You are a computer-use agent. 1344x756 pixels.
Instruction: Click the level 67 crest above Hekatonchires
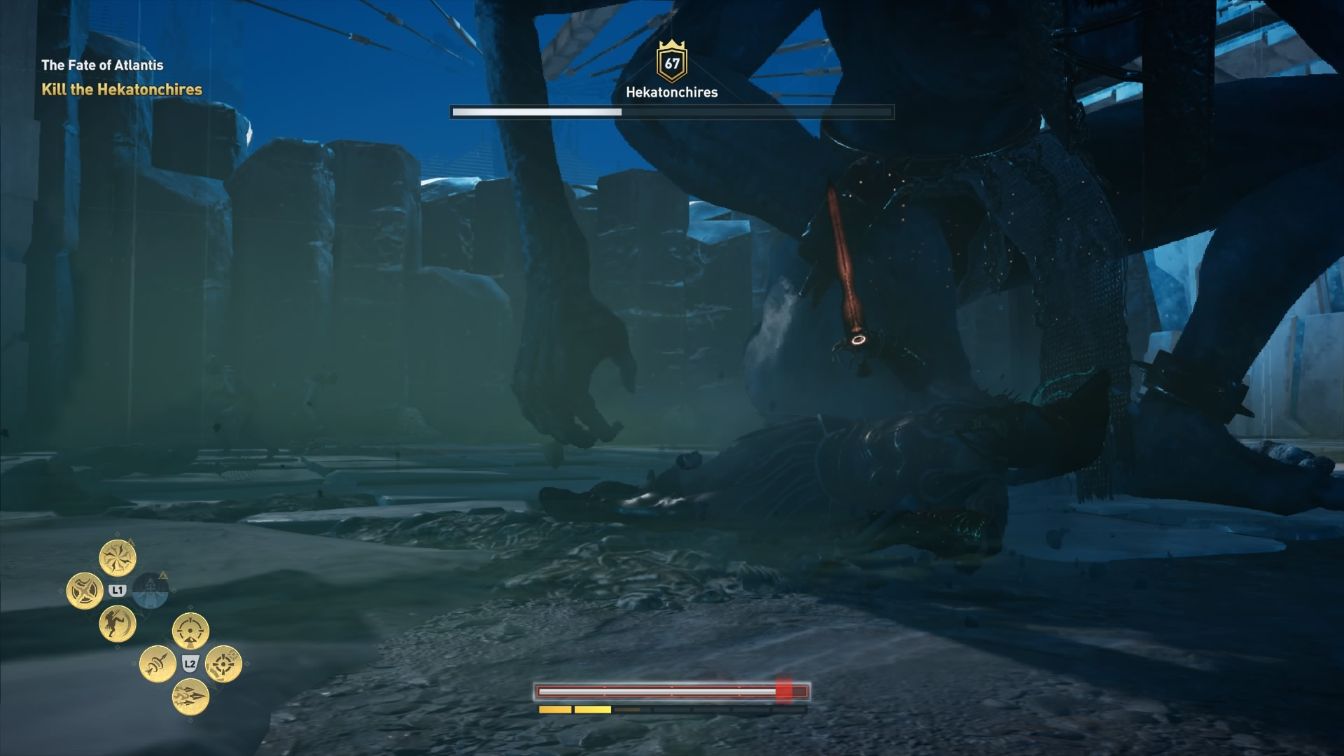[x=672, y=60]
